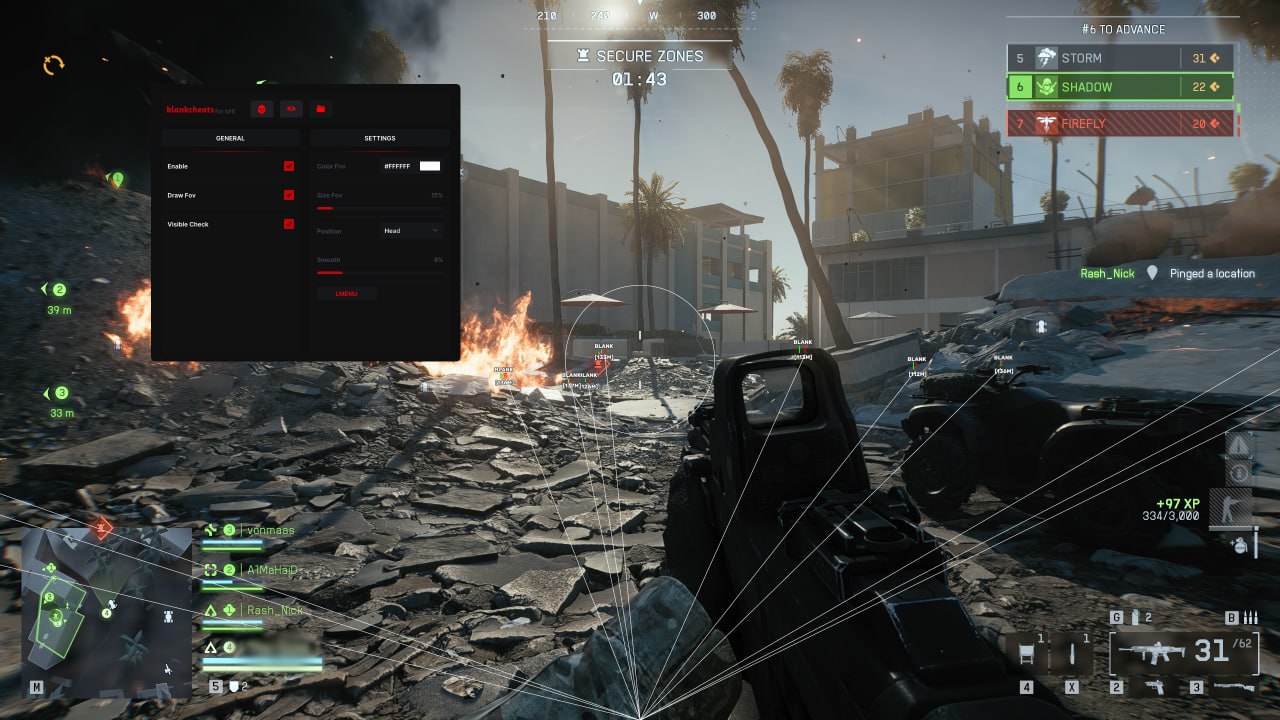Click the red objective marker above the minimap

click(x=100, y=527)
